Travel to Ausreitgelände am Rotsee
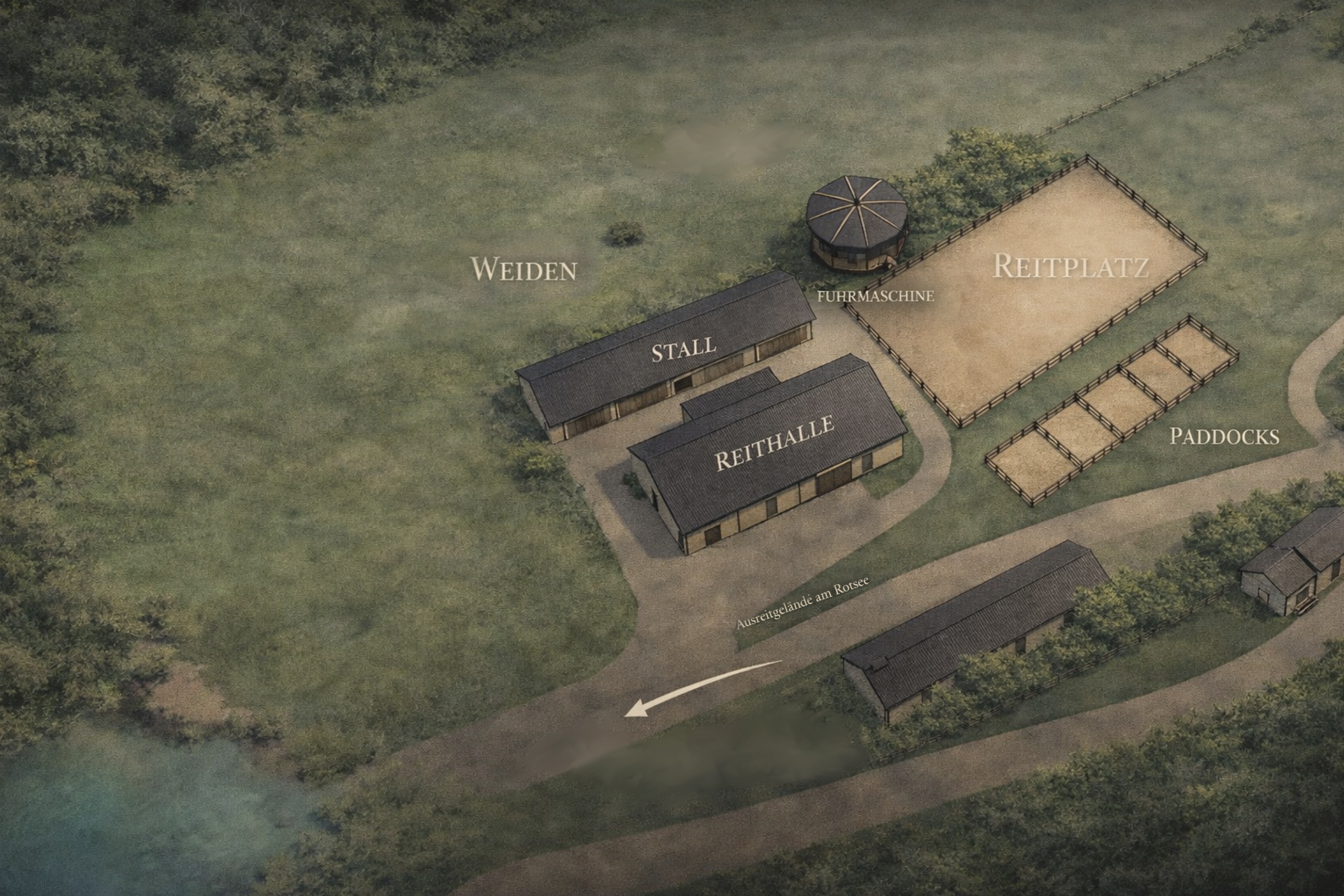Viewport: 1344px width, 896px height. tap(802, 604)
